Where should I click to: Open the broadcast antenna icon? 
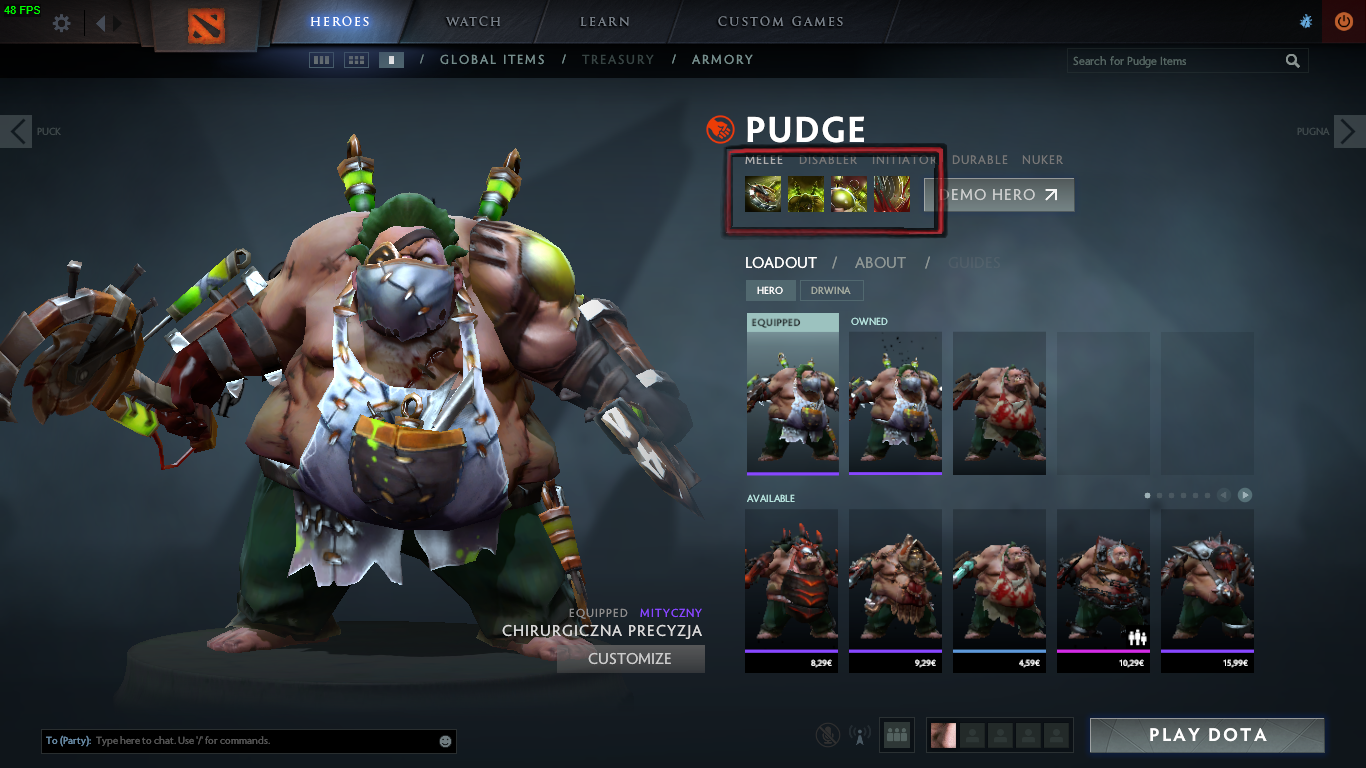pyautogui.click(x=860, y=735)
